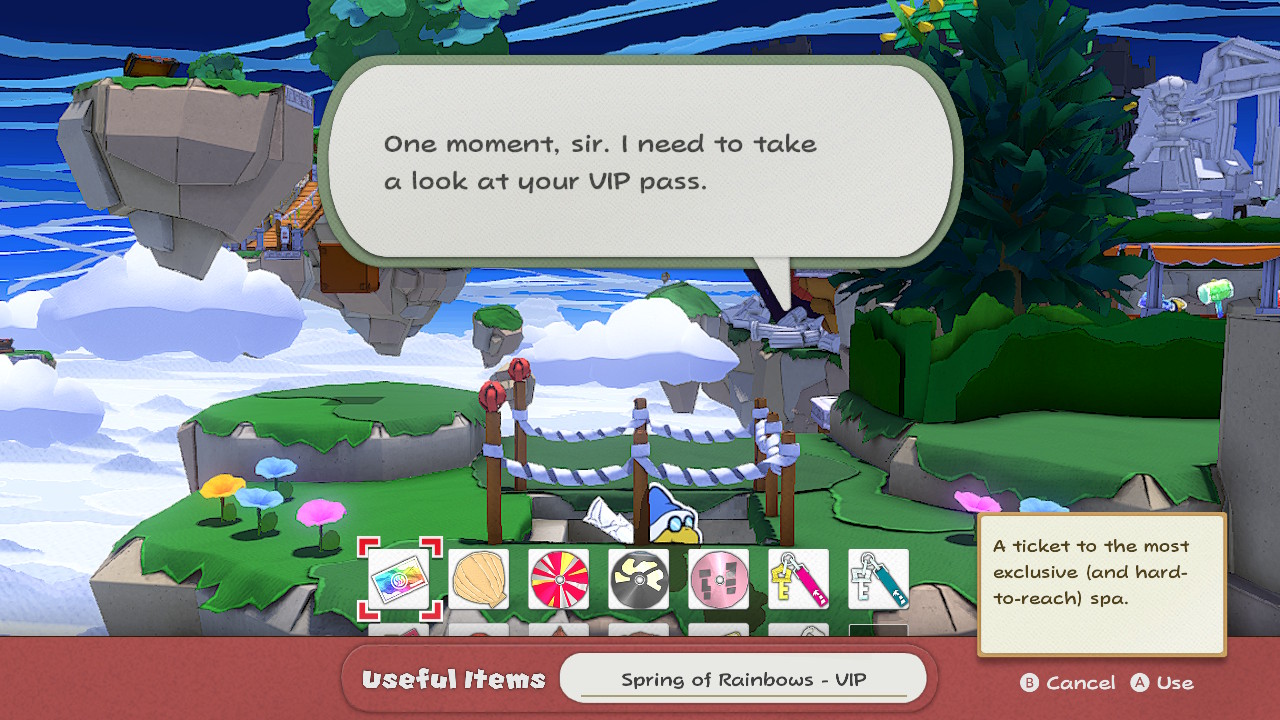The image size is (1280, 720).
Task: Select the seashell item
Action: 478,577
